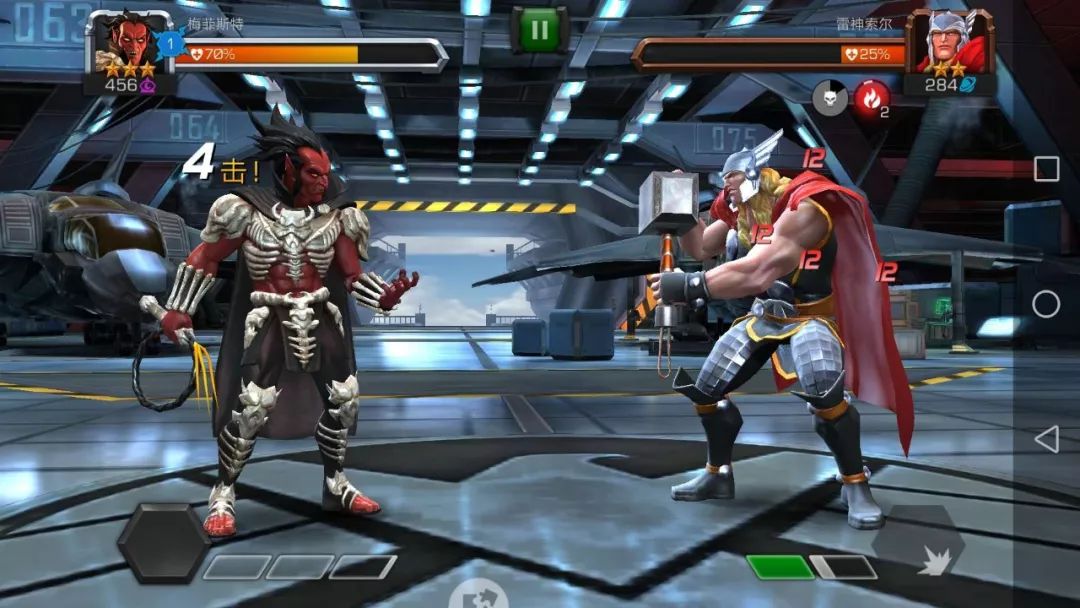Tap the Android back triangle button
Image resolution: width=1080 pixels, height=608 pixels.
(1046, 438)
